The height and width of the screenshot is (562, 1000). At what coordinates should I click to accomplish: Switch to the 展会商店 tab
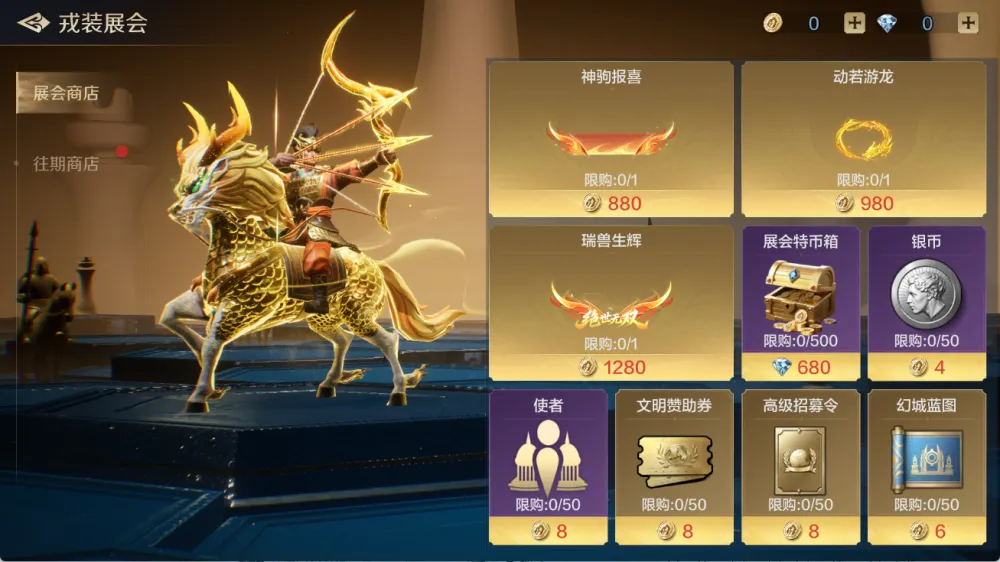66,94
